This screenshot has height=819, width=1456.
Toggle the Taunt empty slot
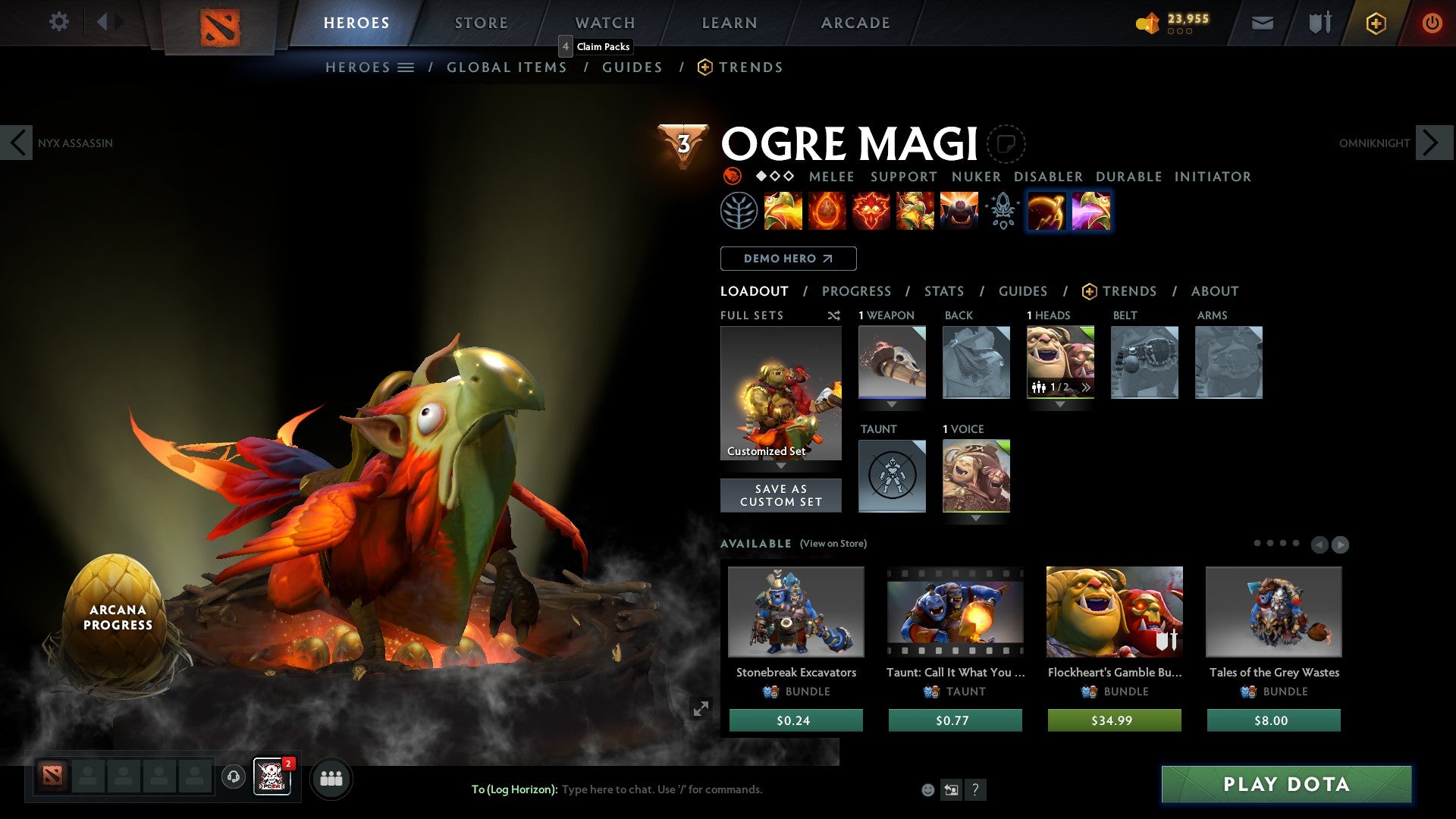(892, 476)
